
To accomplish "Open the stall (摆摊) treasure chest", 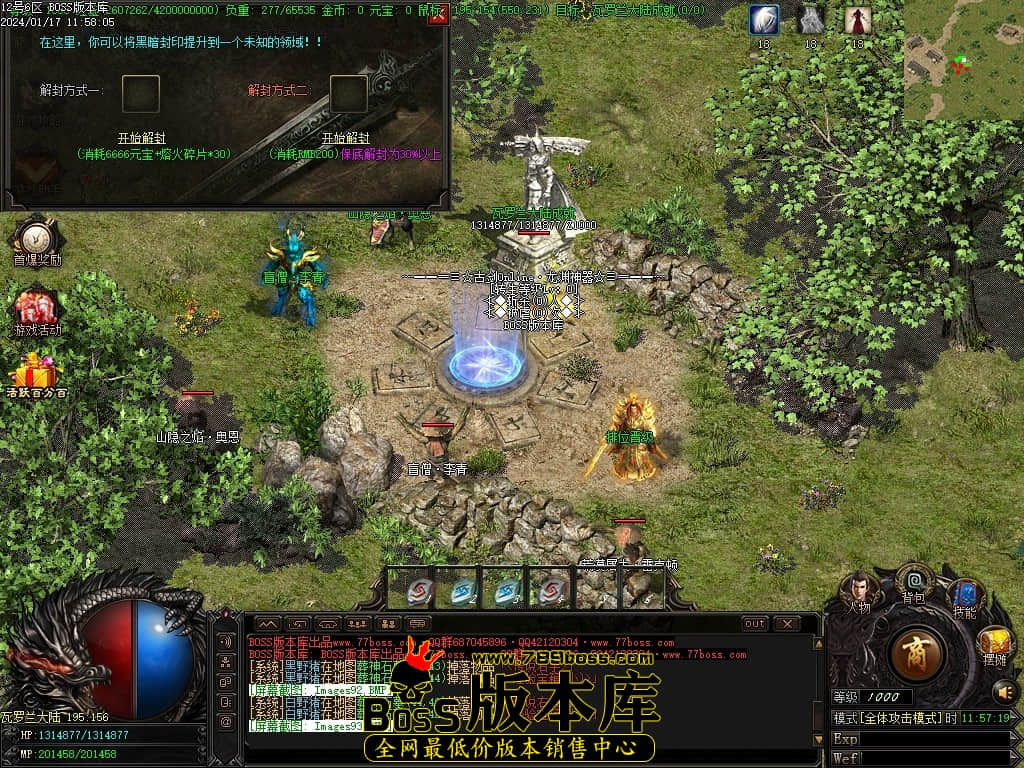I will pyautogui.click(x=995, y=643).
